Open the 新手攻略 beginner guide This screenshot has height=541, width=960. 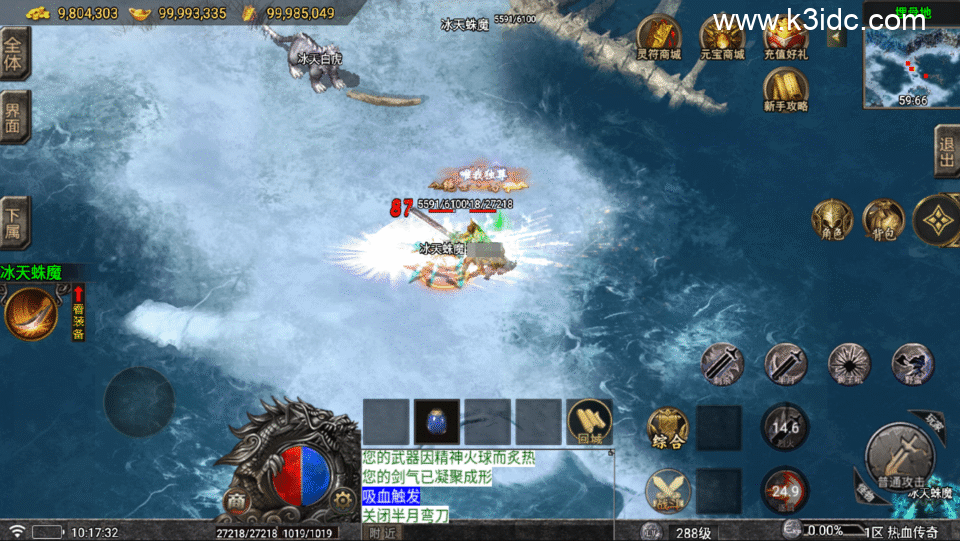(x=786, y=89)
